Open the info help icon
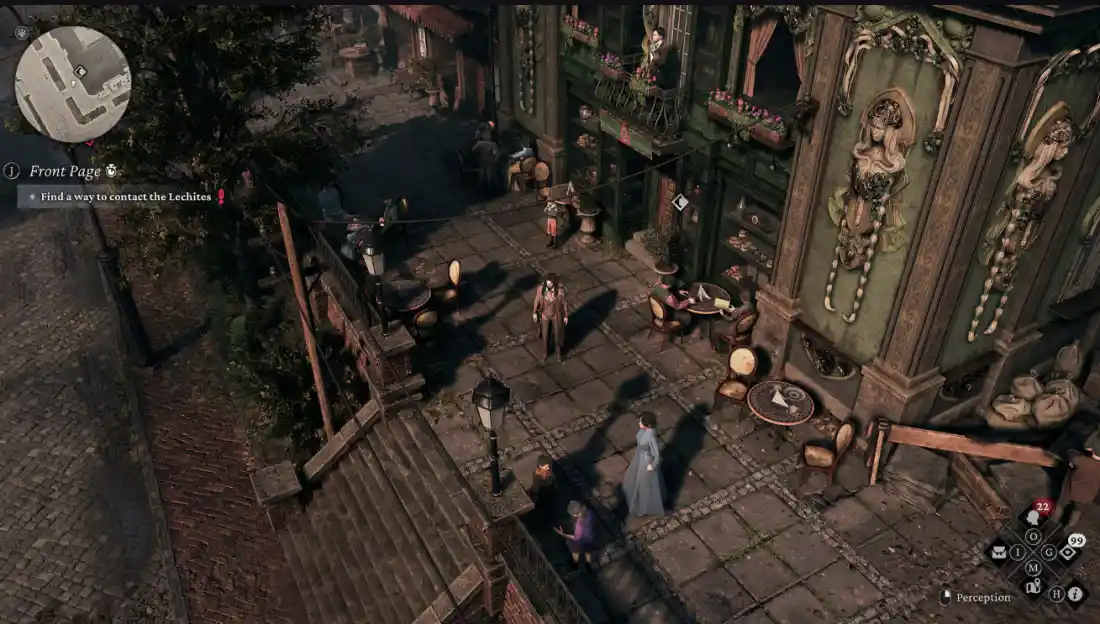Viewport: 1100px width, 624px height. (x=1076, y=594)
